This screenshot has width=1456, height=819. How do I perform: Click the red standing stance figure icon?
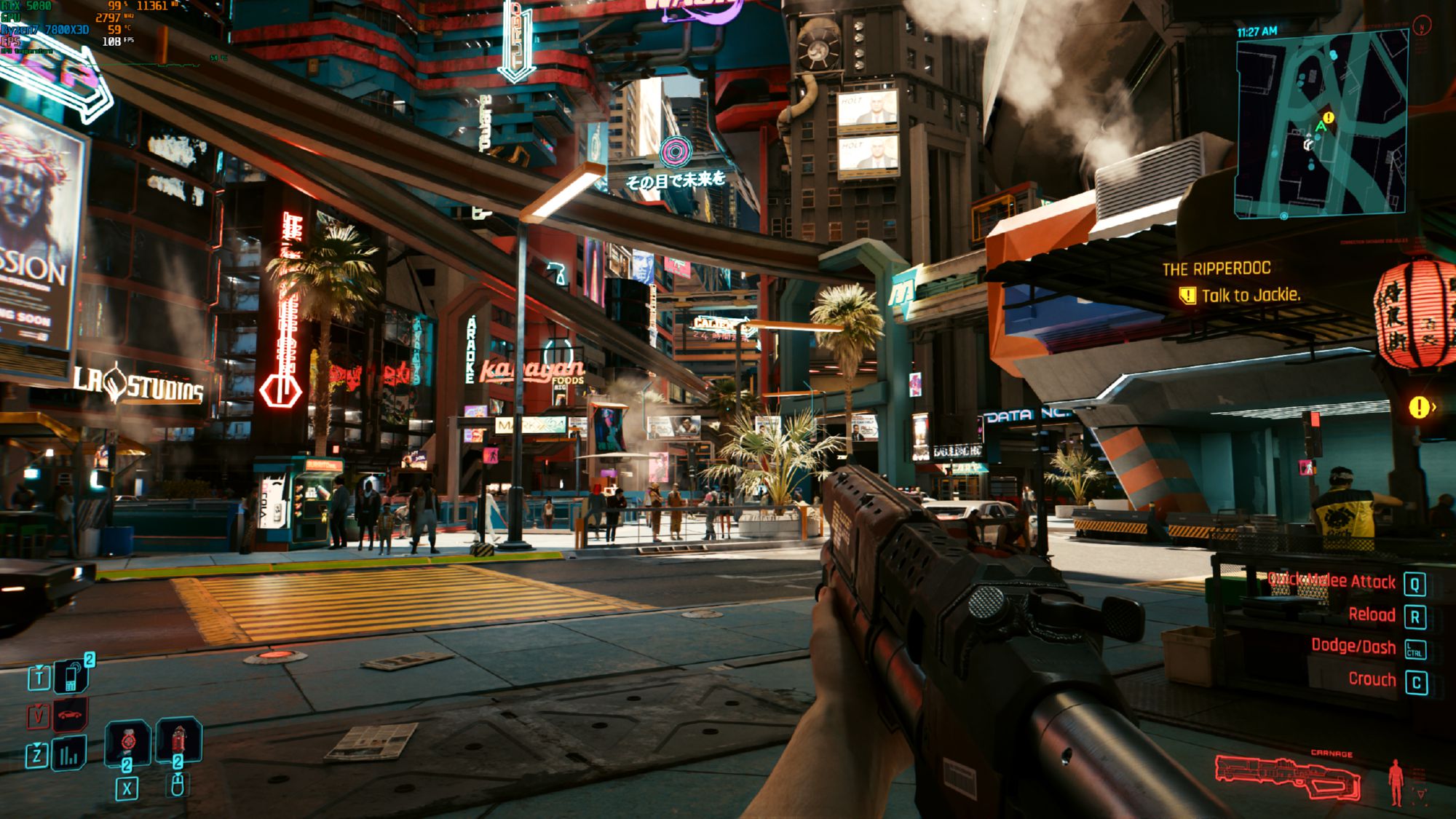(1396, 782)
